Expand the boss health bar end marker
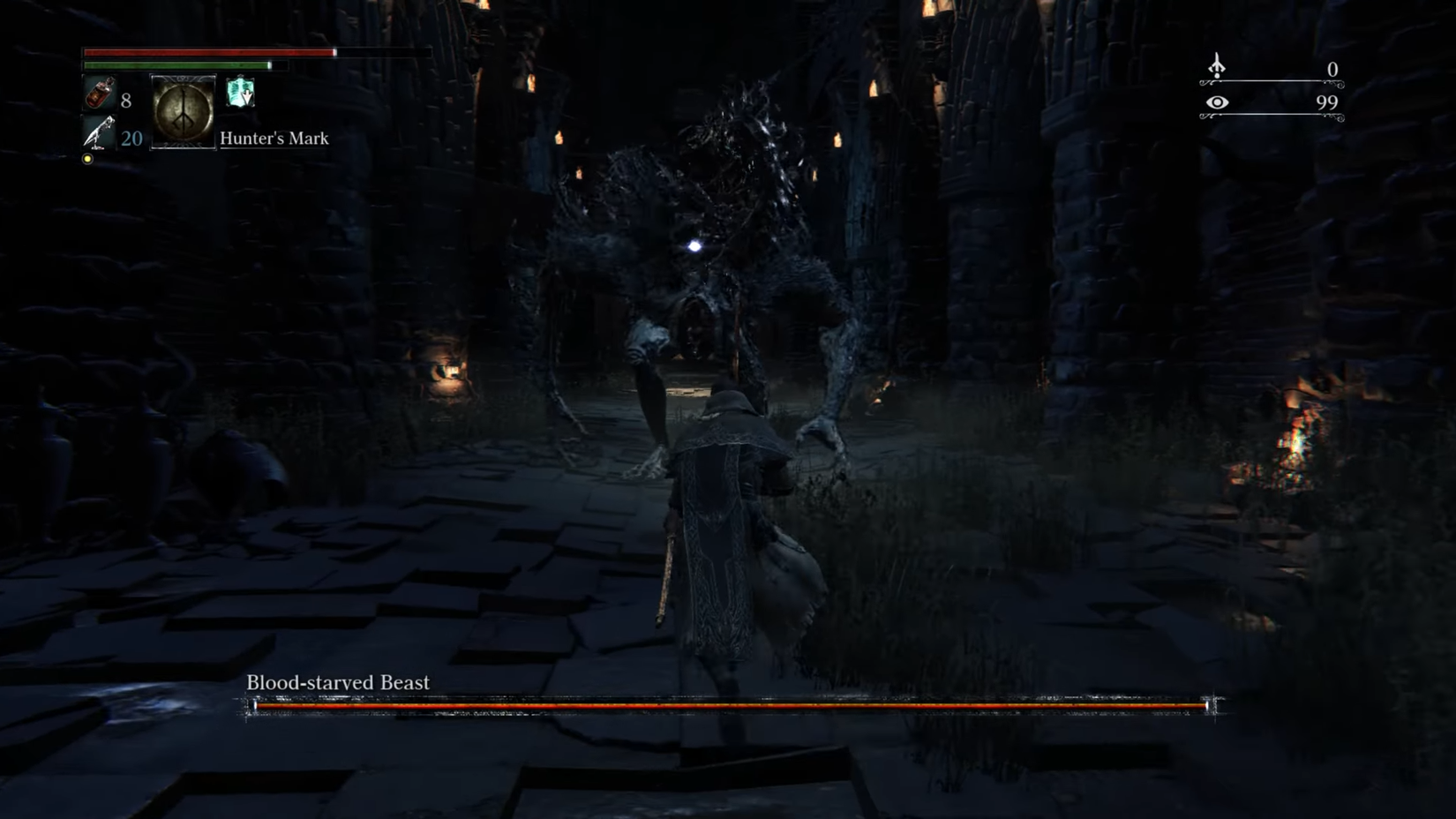The width and height of the screenshot is (1456, 819). 1207,707
